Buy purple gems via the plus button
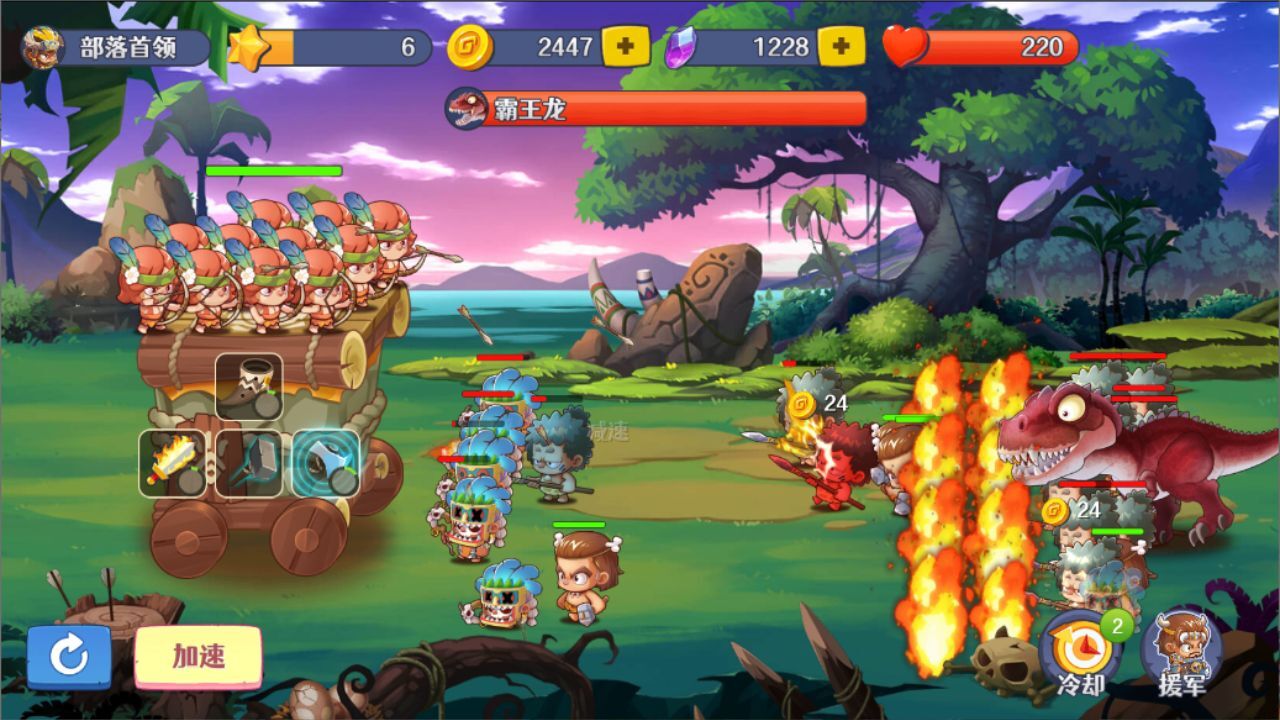Image resolution: width=1280 pixels, height=720 pixels. pyautogui.click(x=841, y=46)
